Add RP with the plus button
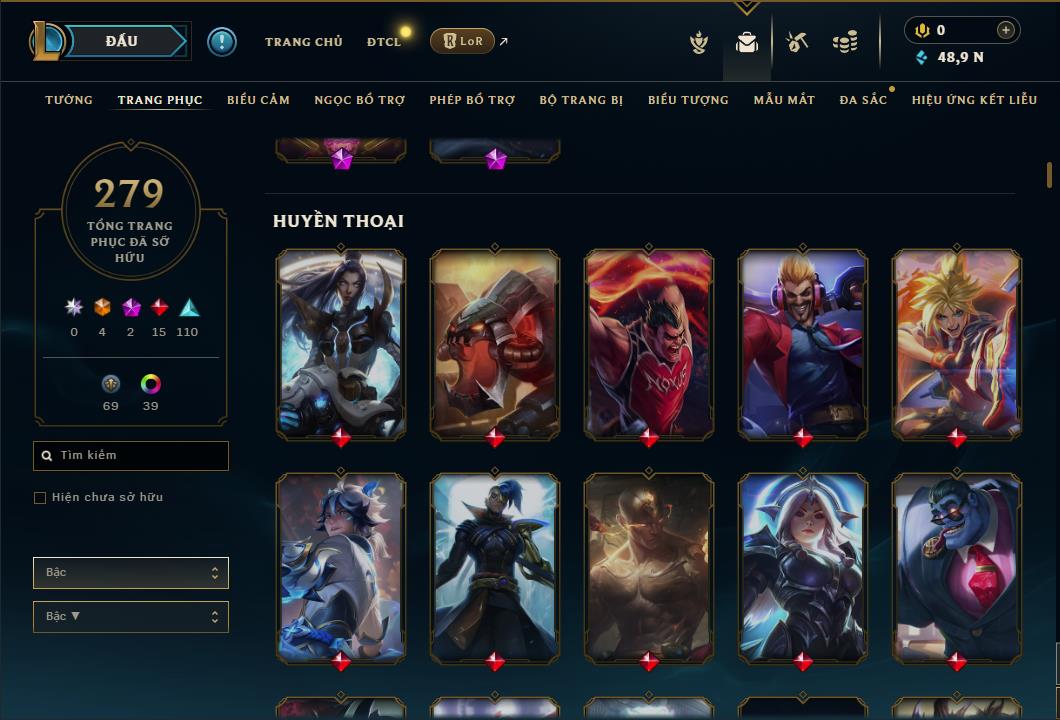The image size is (1060, 720). click(x=1005, y=30)
